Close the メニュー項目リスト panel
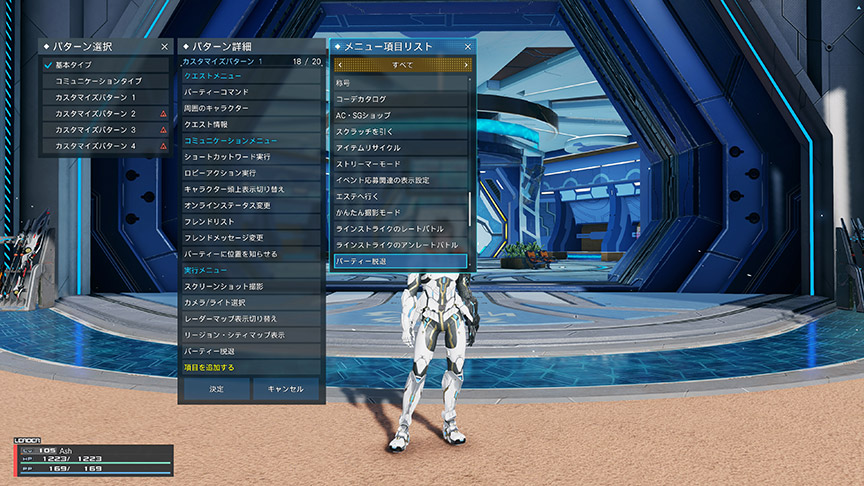The height and width of the screenshot is (486, 864). [x=468, y=46]
